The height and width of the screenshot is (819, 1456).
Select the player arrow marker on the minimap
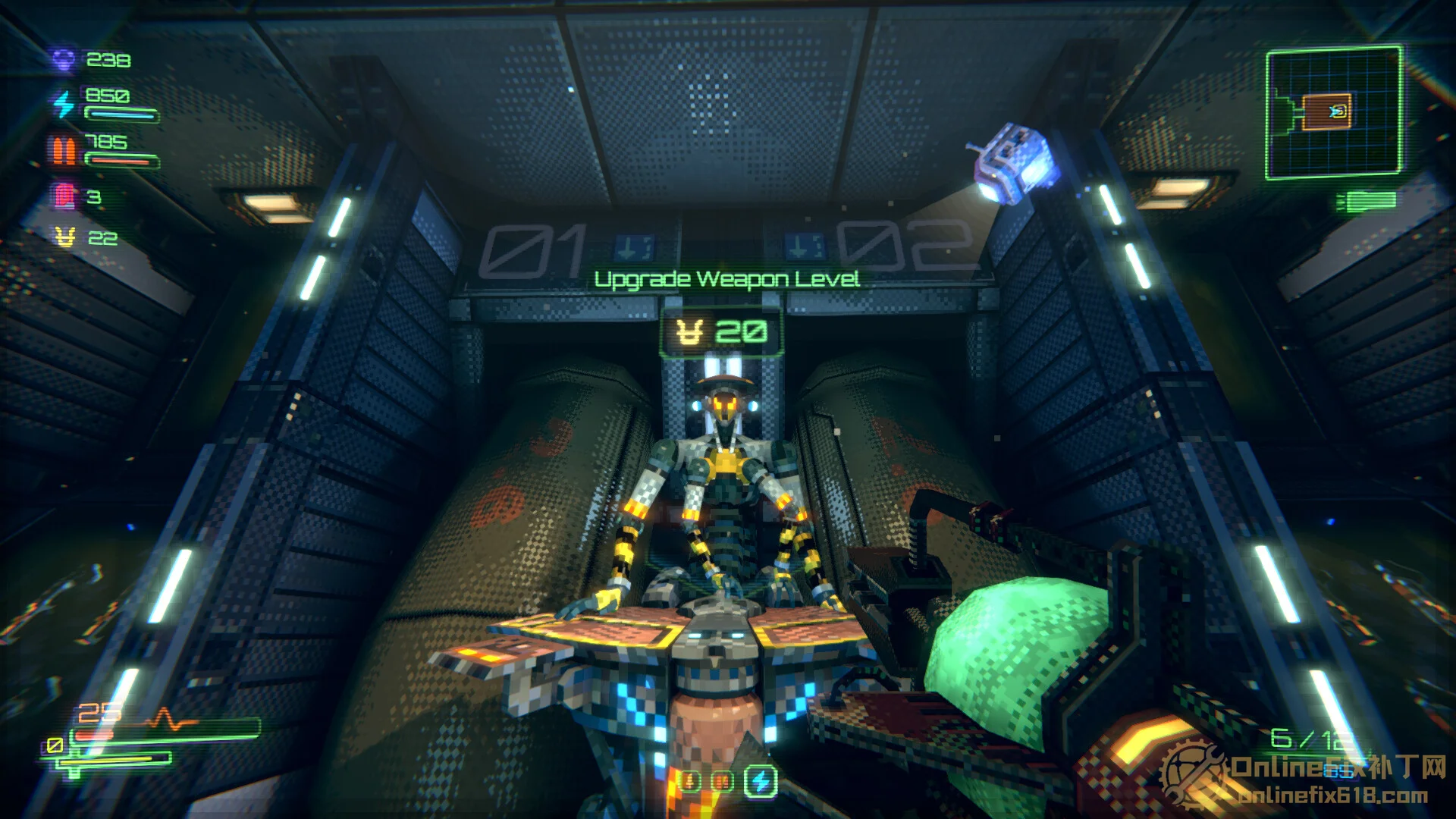(x=1337, y=112)
